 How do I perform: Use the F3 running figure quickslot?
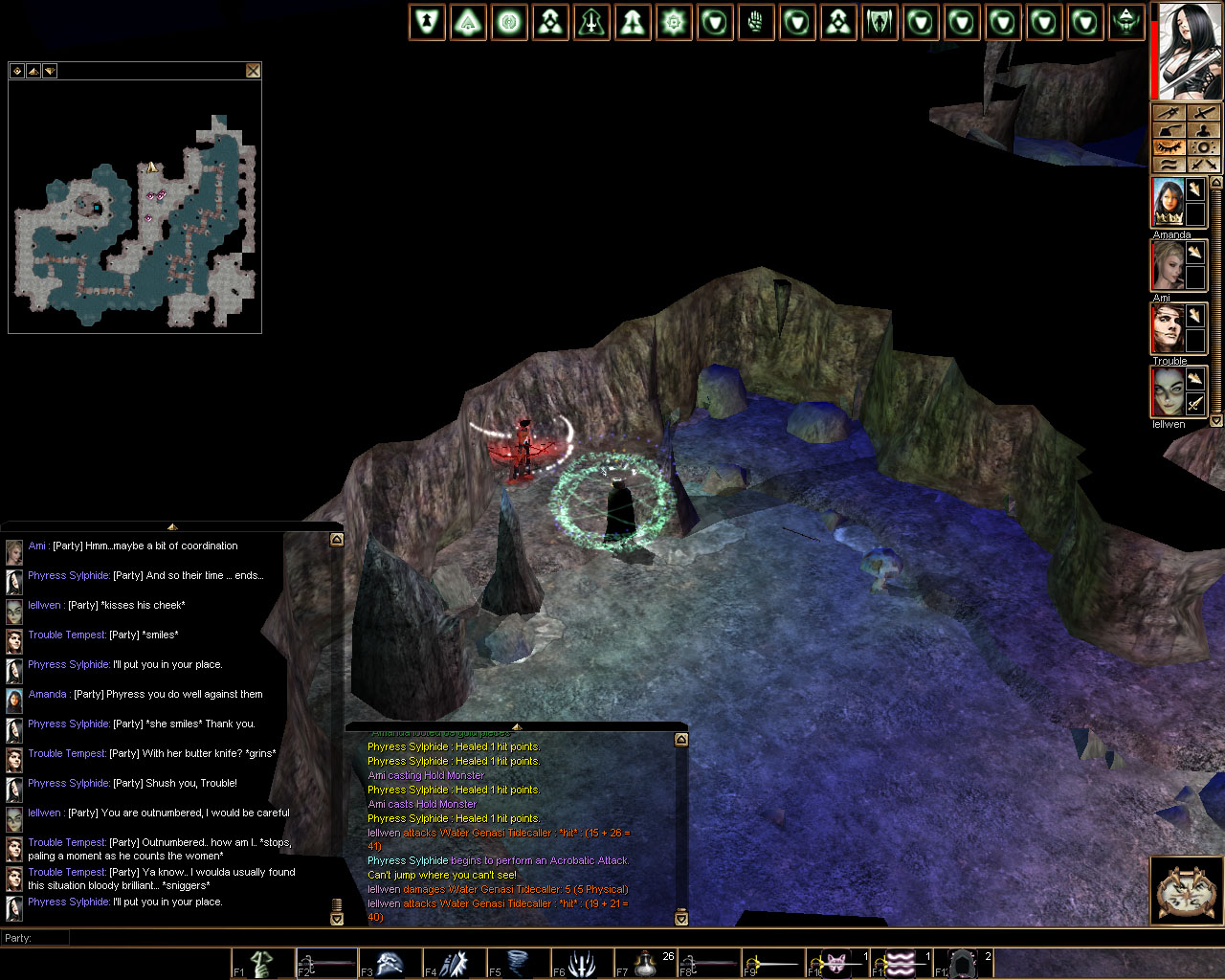(390, 963)
